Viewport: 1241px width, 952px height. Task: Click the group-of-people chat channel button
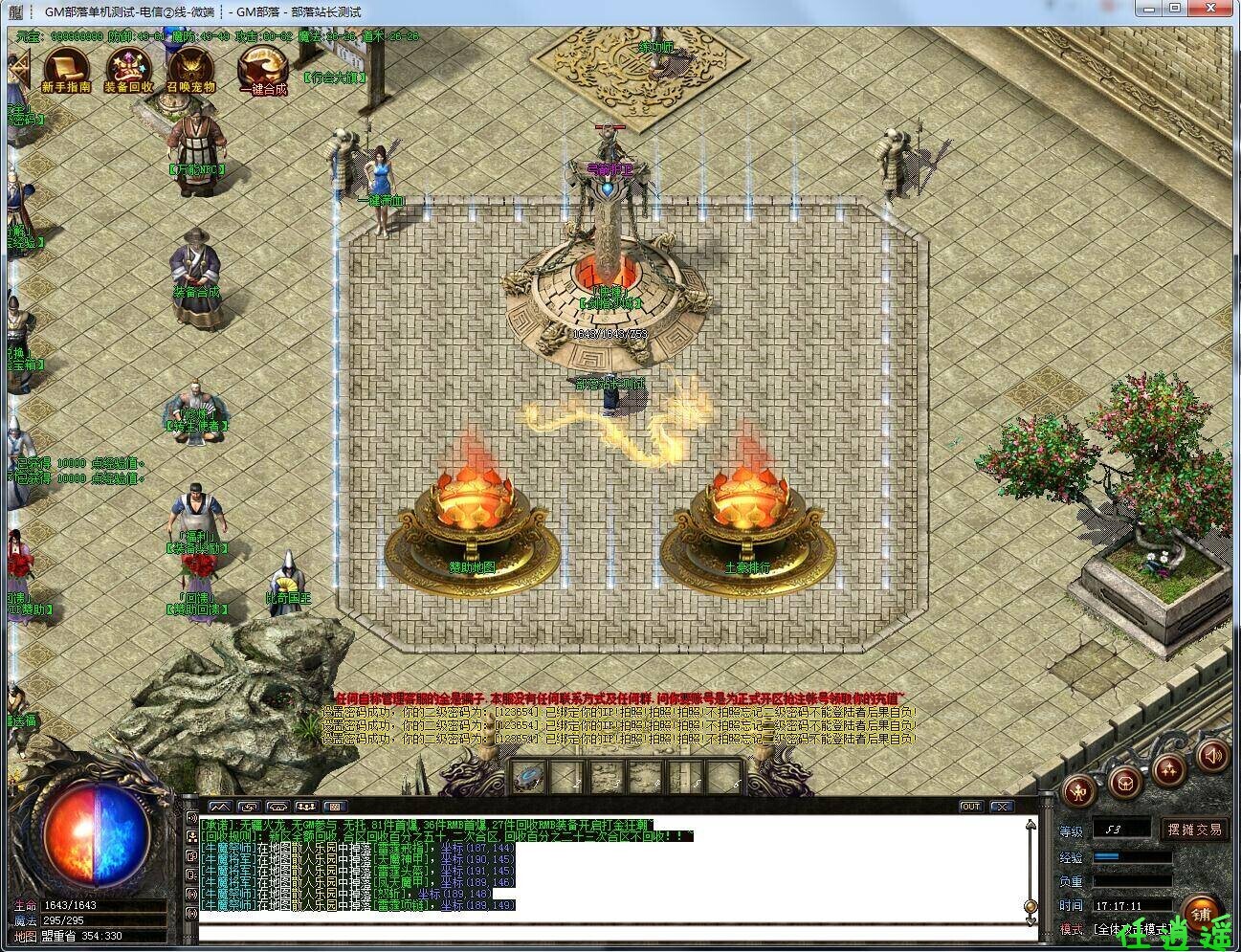coord(306,807)
